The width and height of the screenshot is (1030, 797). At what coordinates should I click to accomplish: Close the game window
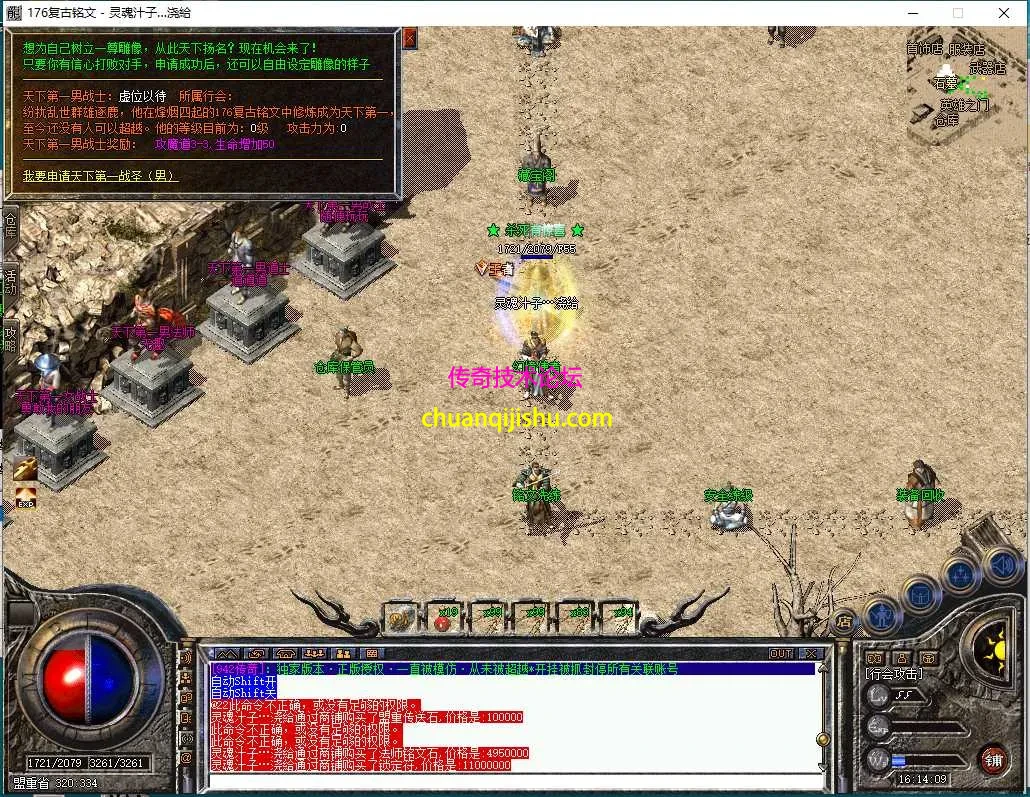[x=1003, y=13]
